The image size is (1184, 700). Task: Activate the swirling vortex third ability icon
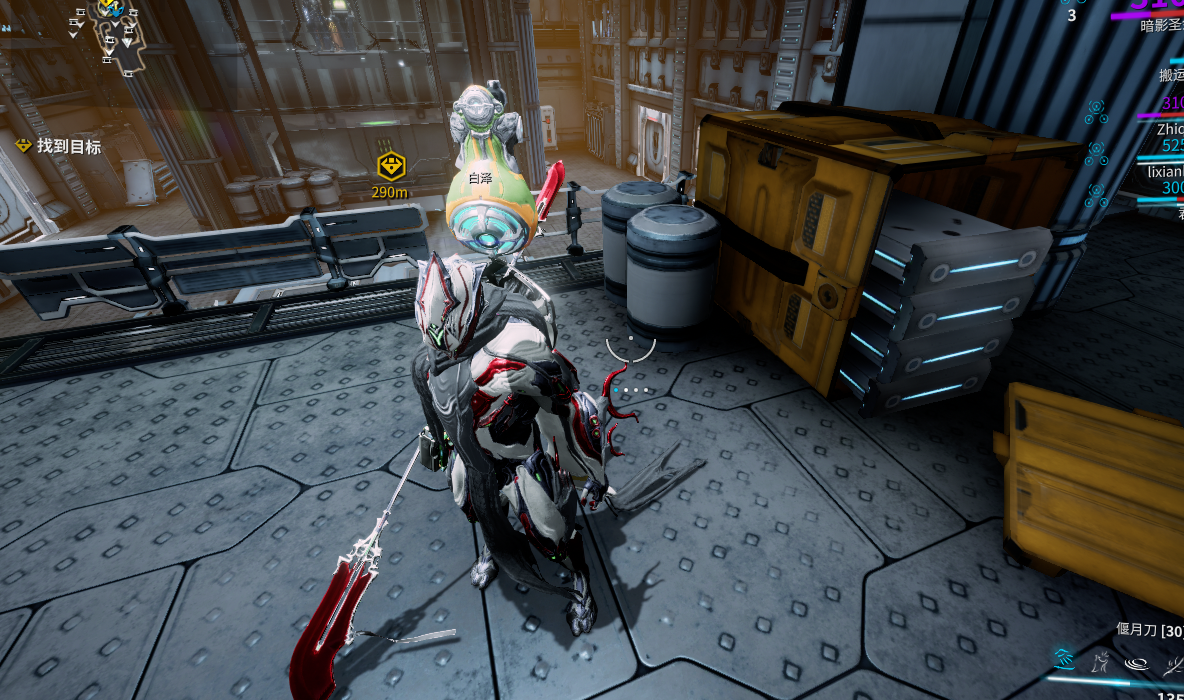click(x=1137, y=661)
